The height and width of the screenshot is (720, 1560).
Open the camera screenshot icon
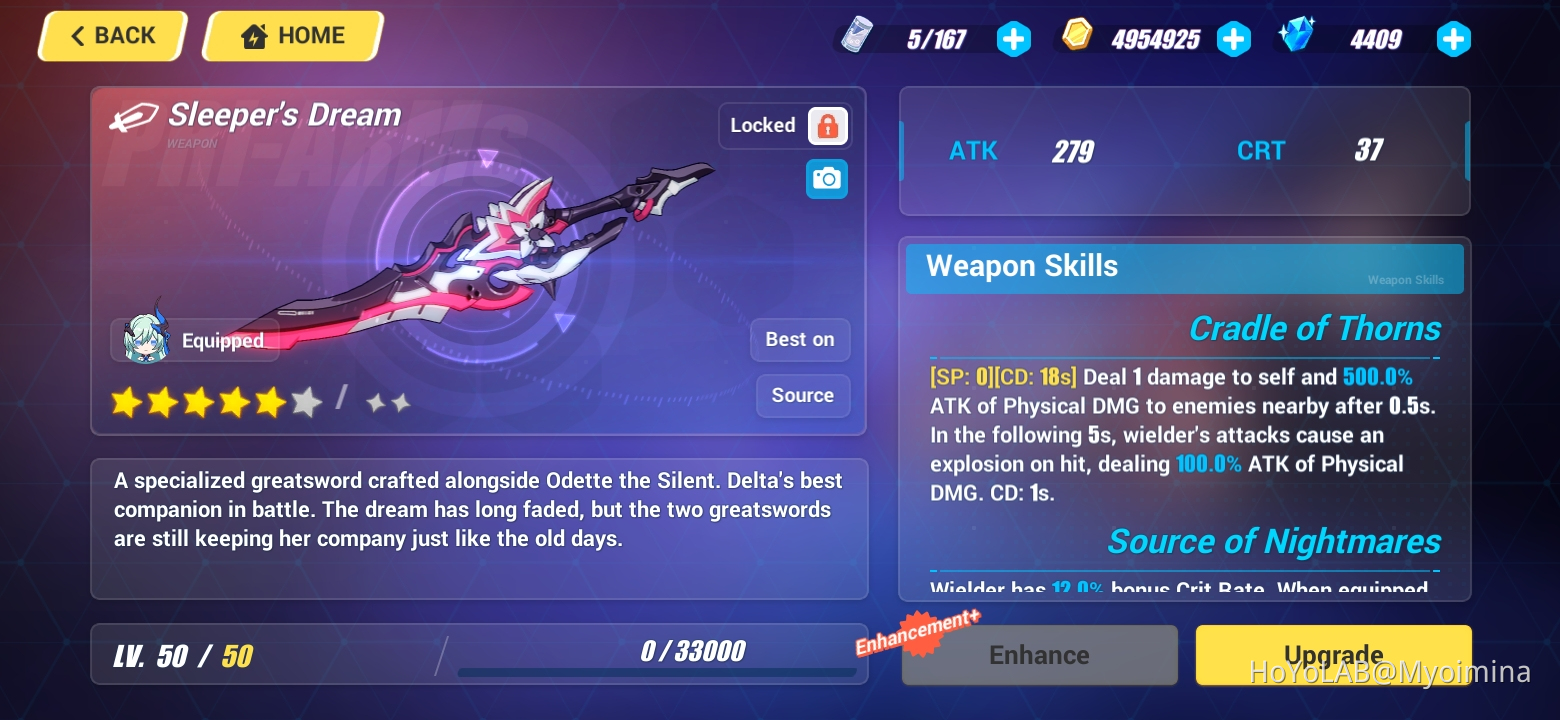click(826, 178)
